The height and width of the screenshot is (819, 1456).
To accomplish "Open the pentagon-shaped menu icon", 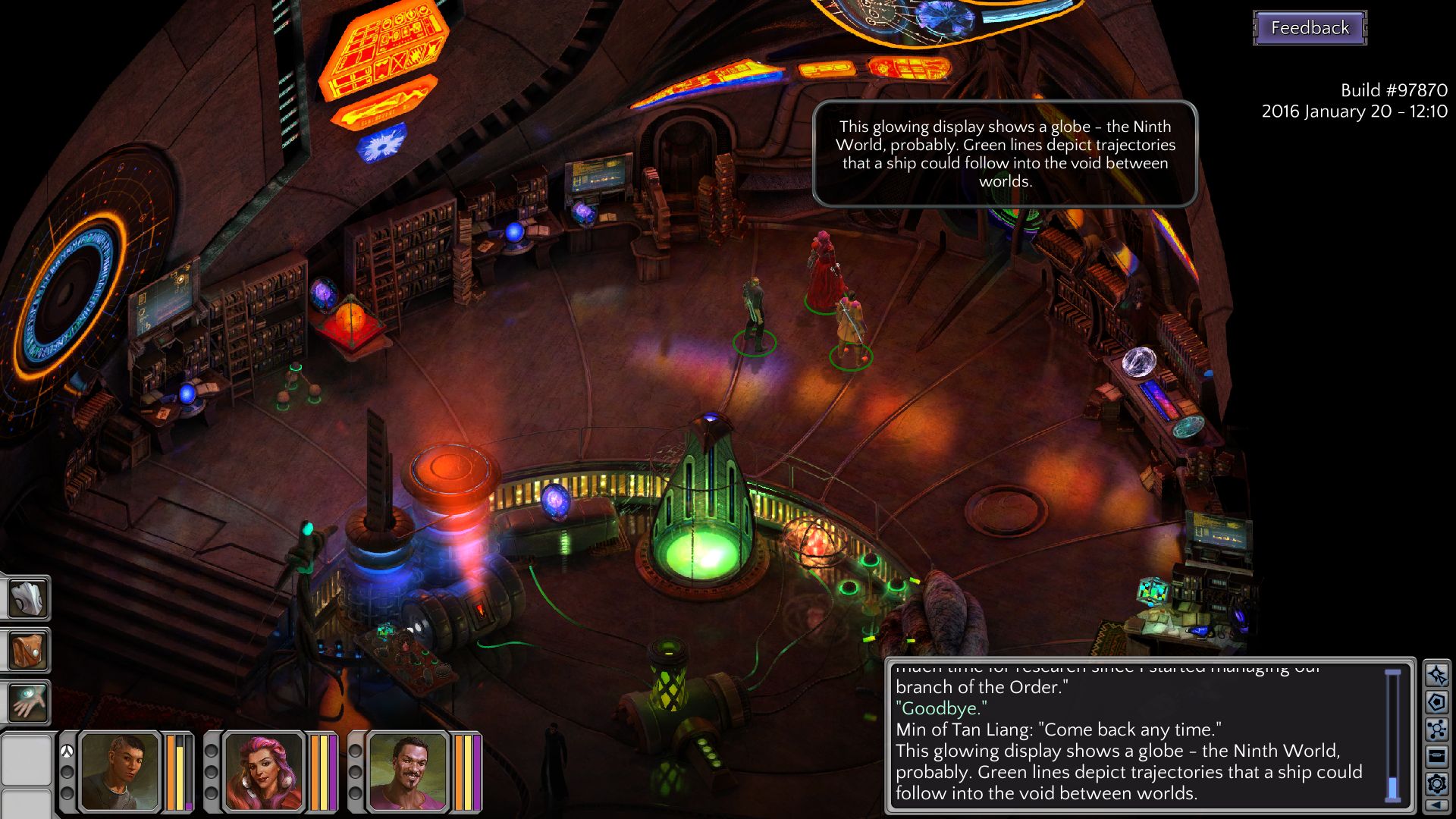I will pos(1436,702).
